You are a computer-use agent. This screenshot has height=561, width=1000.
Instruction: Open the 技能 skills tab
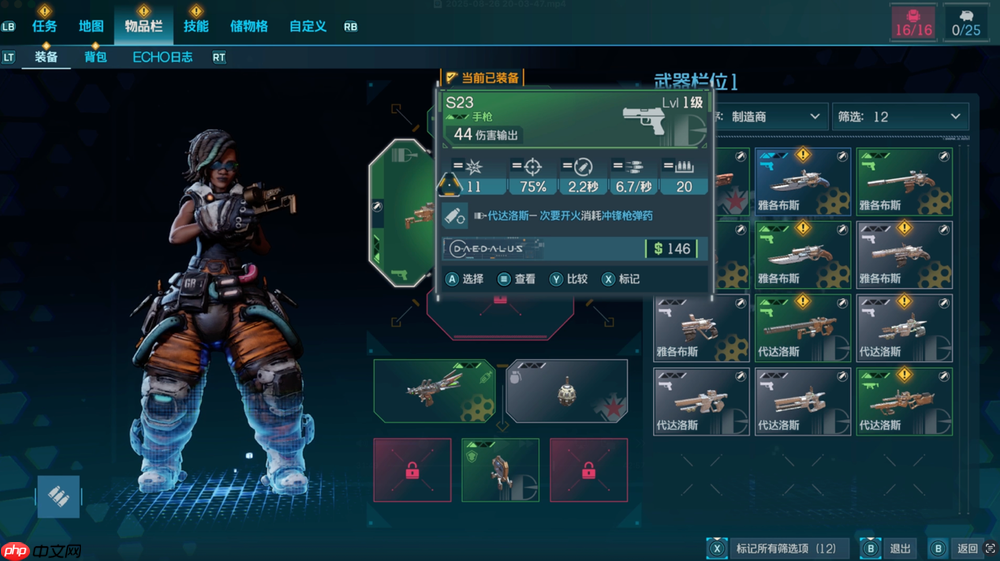tap(196, 26)
